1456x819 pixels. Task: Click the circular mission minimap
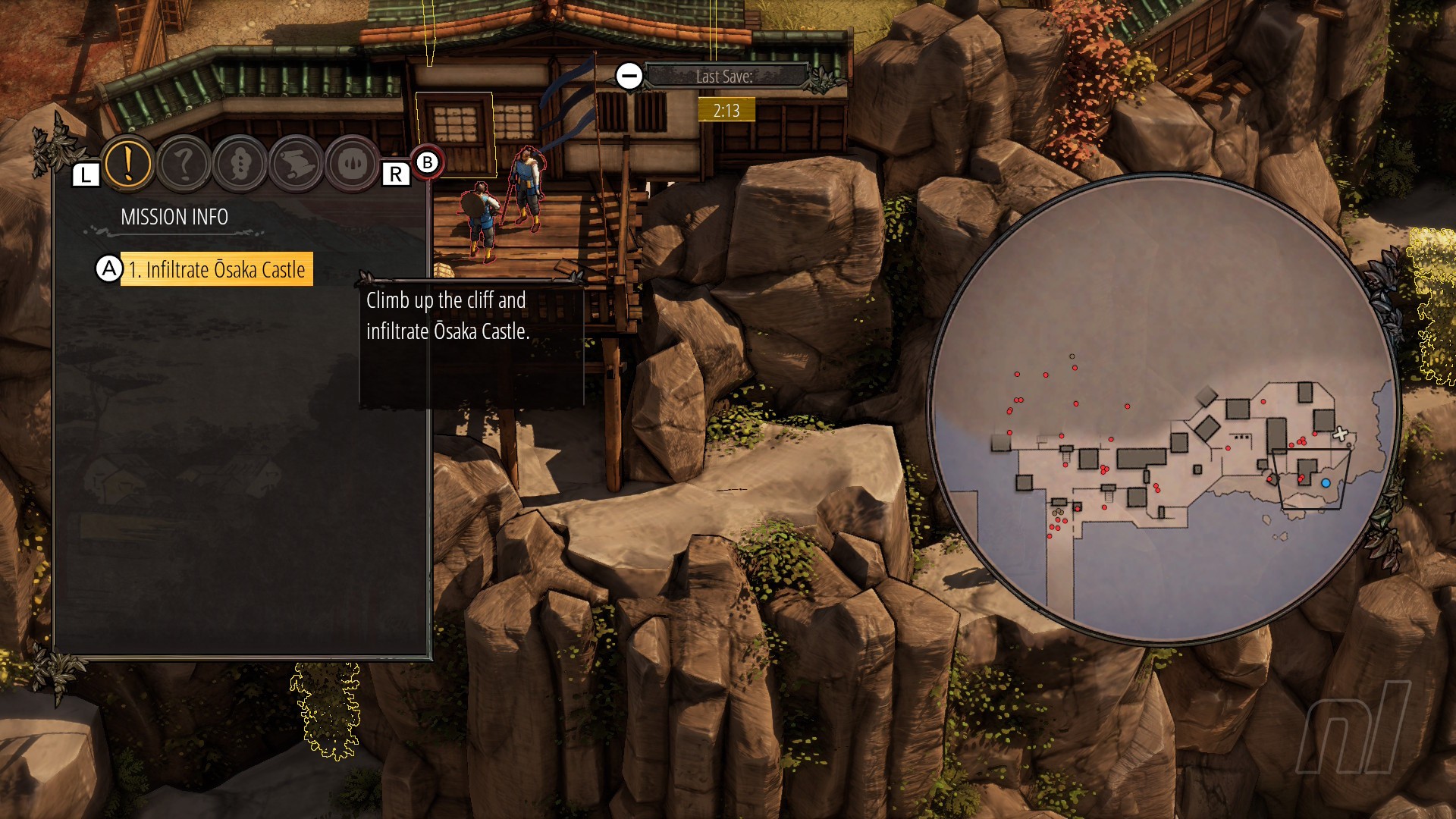point(1163,408)
